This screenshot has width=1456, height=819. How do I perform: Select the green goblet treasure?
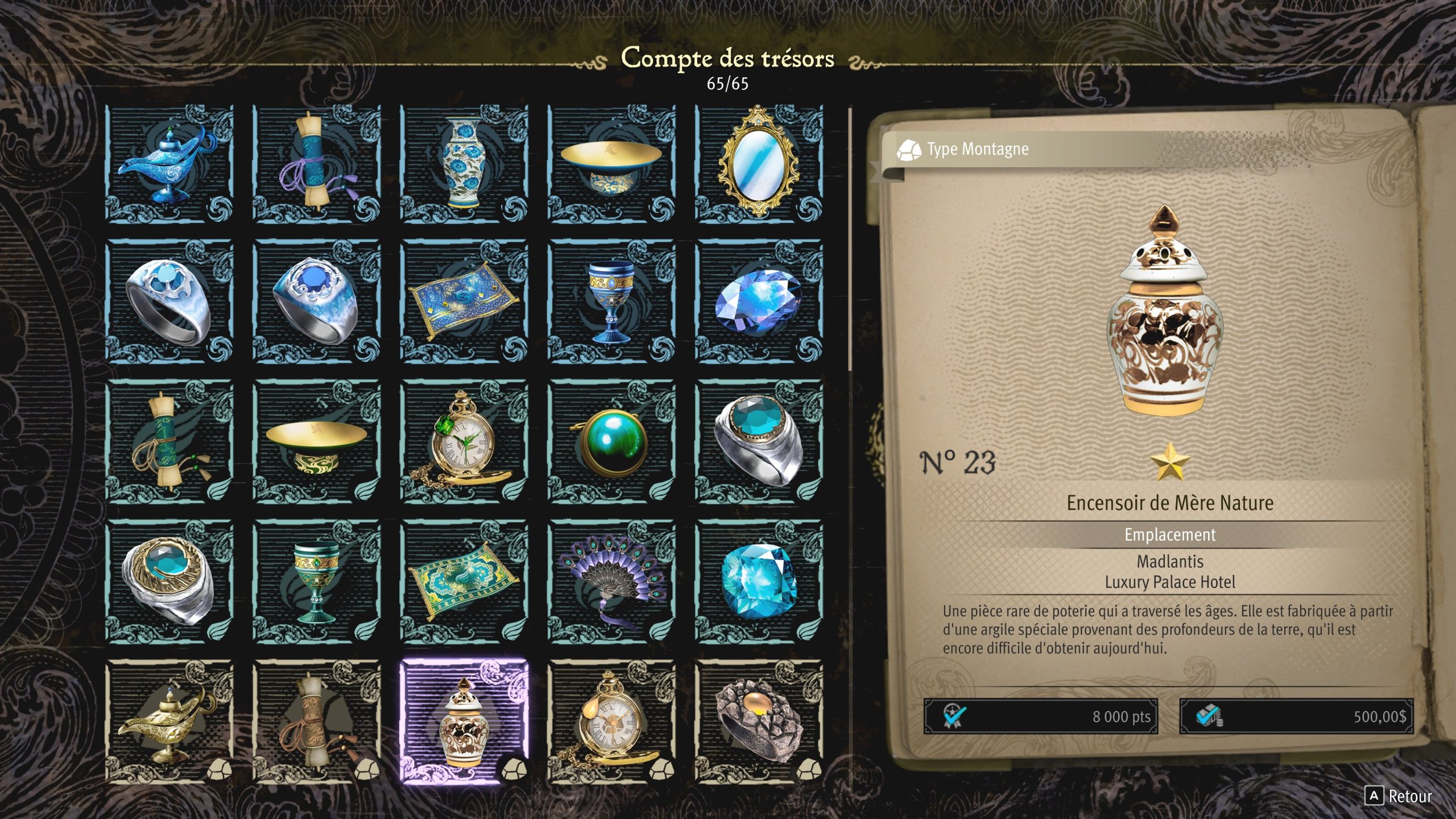(316, 581)
